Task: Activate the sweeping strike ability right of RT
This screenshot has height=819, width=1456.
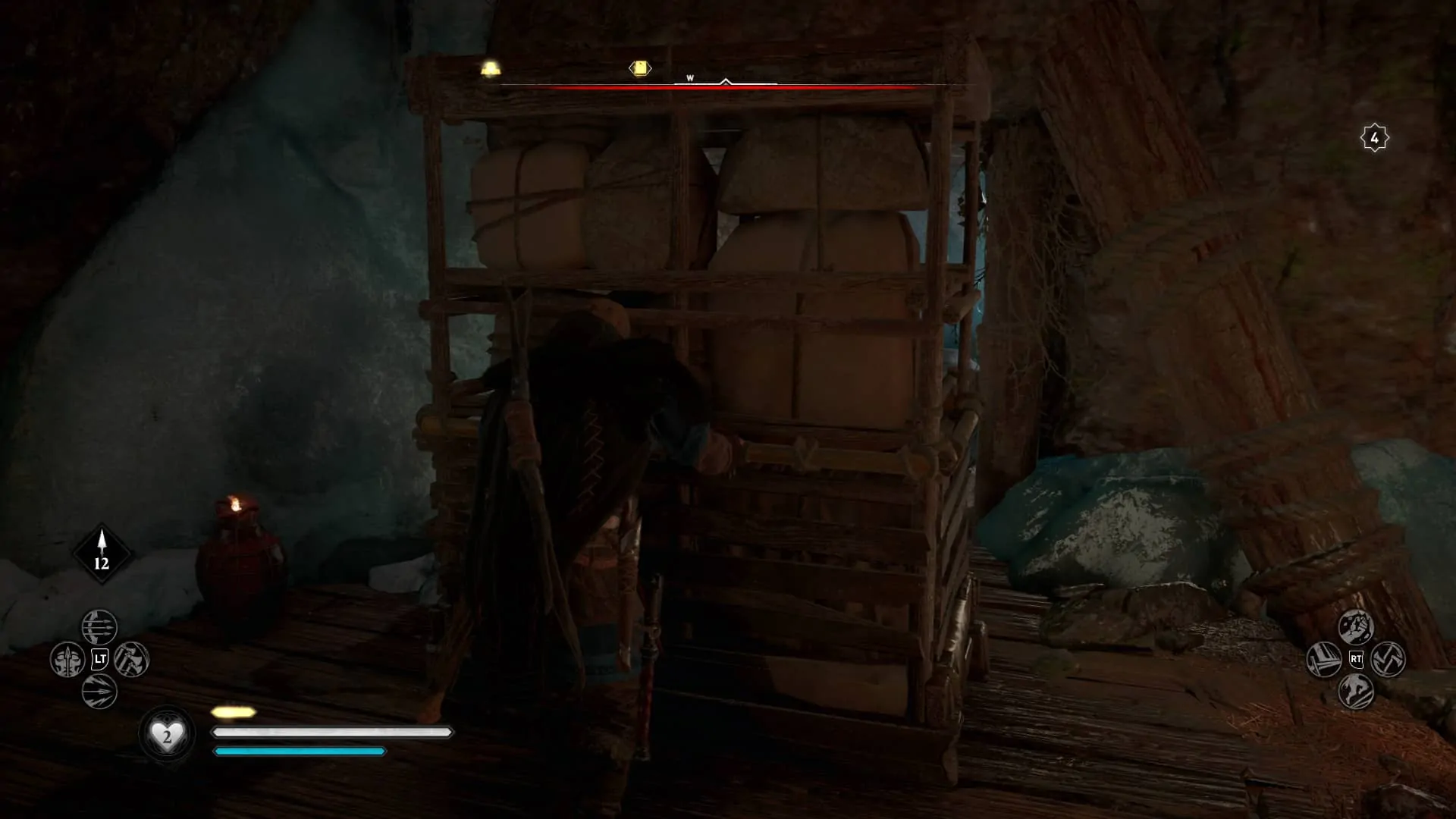Action: tap(1388, 660)
